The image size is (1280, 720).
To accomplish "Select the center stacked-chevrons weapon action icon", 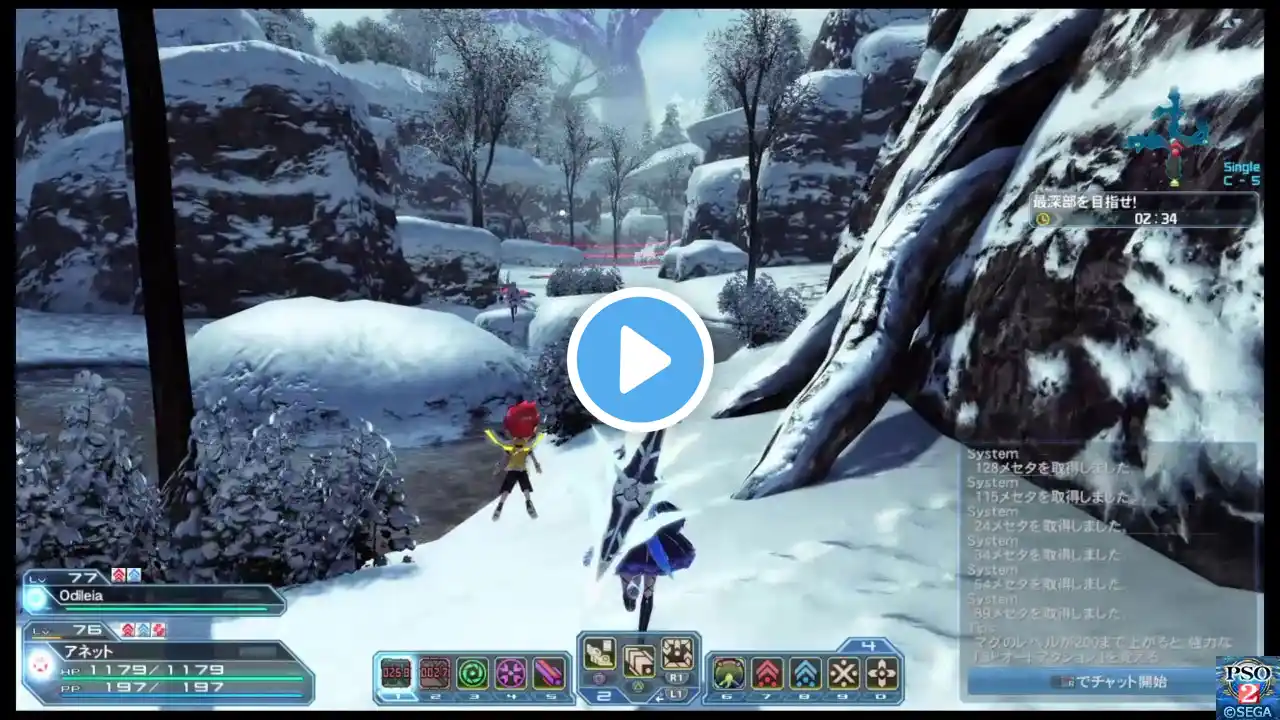I will tap(638, 661).
